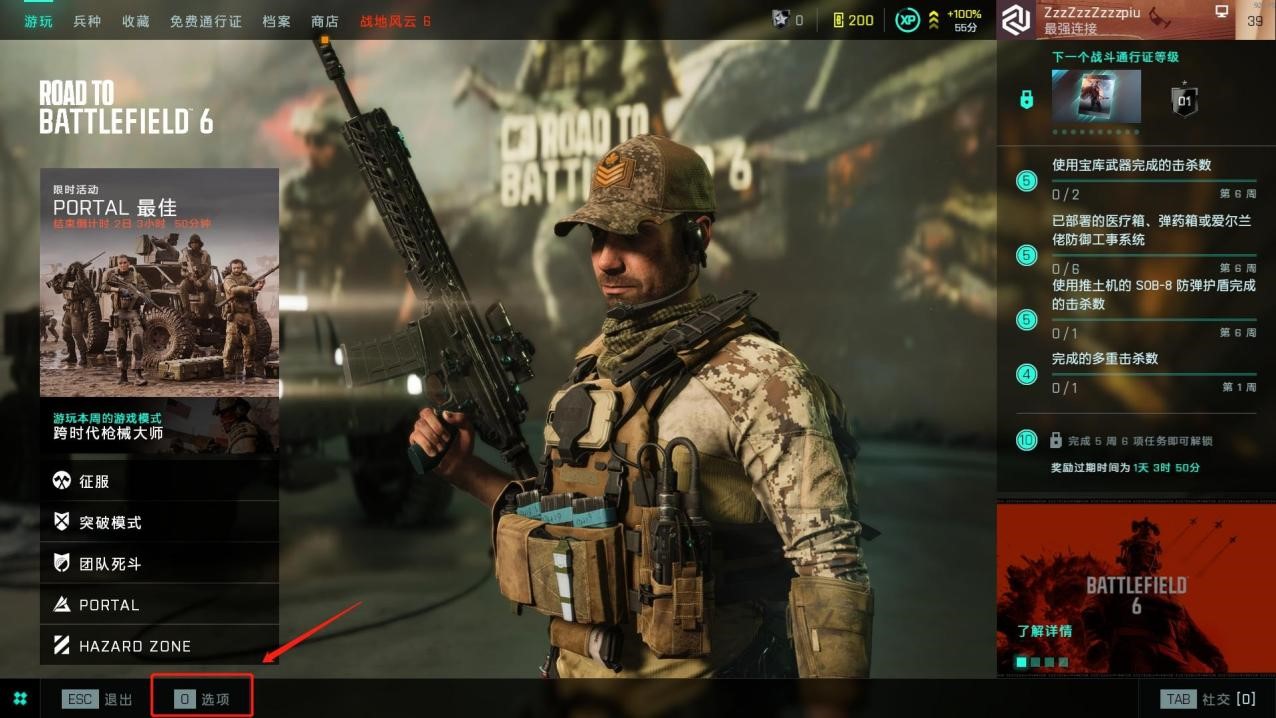Open the 商店 tab

pos(325,21)
